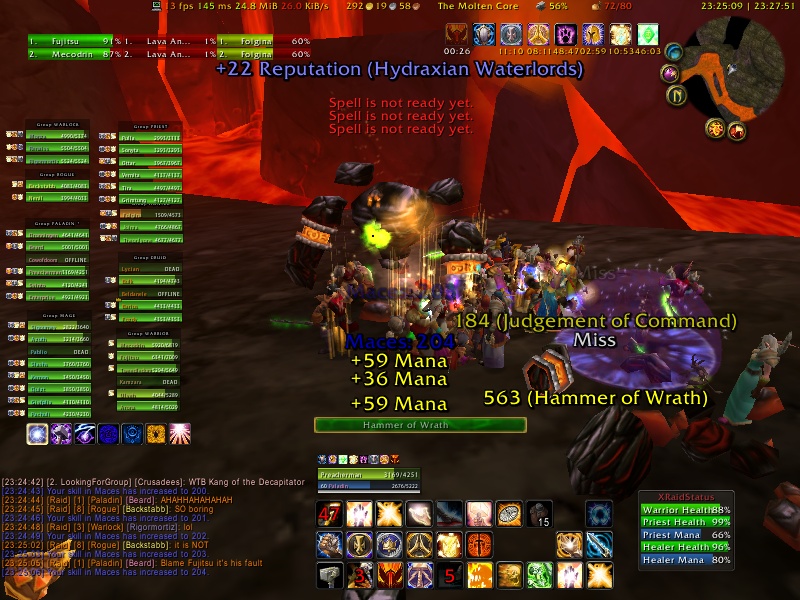Target dead druid Lycian in raid frames
This screenshot has height=600, width=800.
(x=145, y=269)
